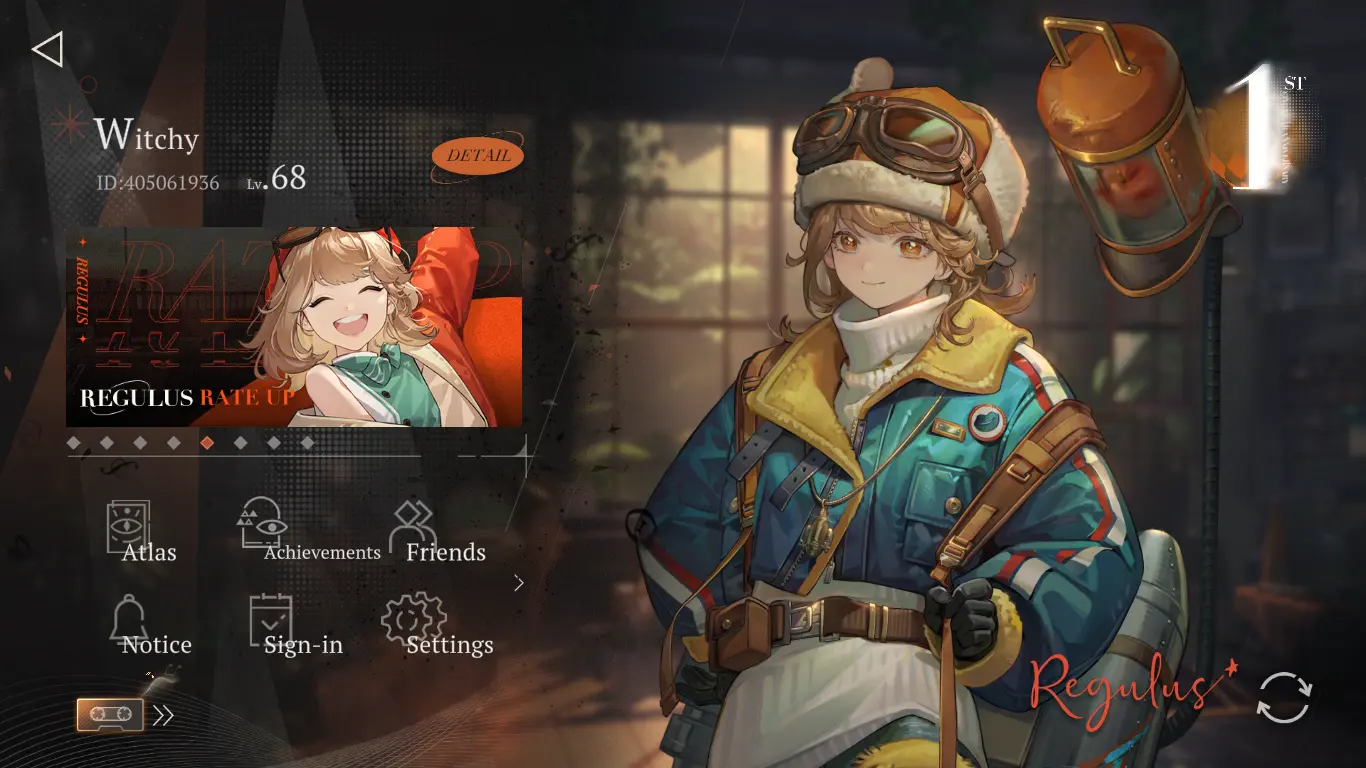Click the cassette tape icon

110,715
